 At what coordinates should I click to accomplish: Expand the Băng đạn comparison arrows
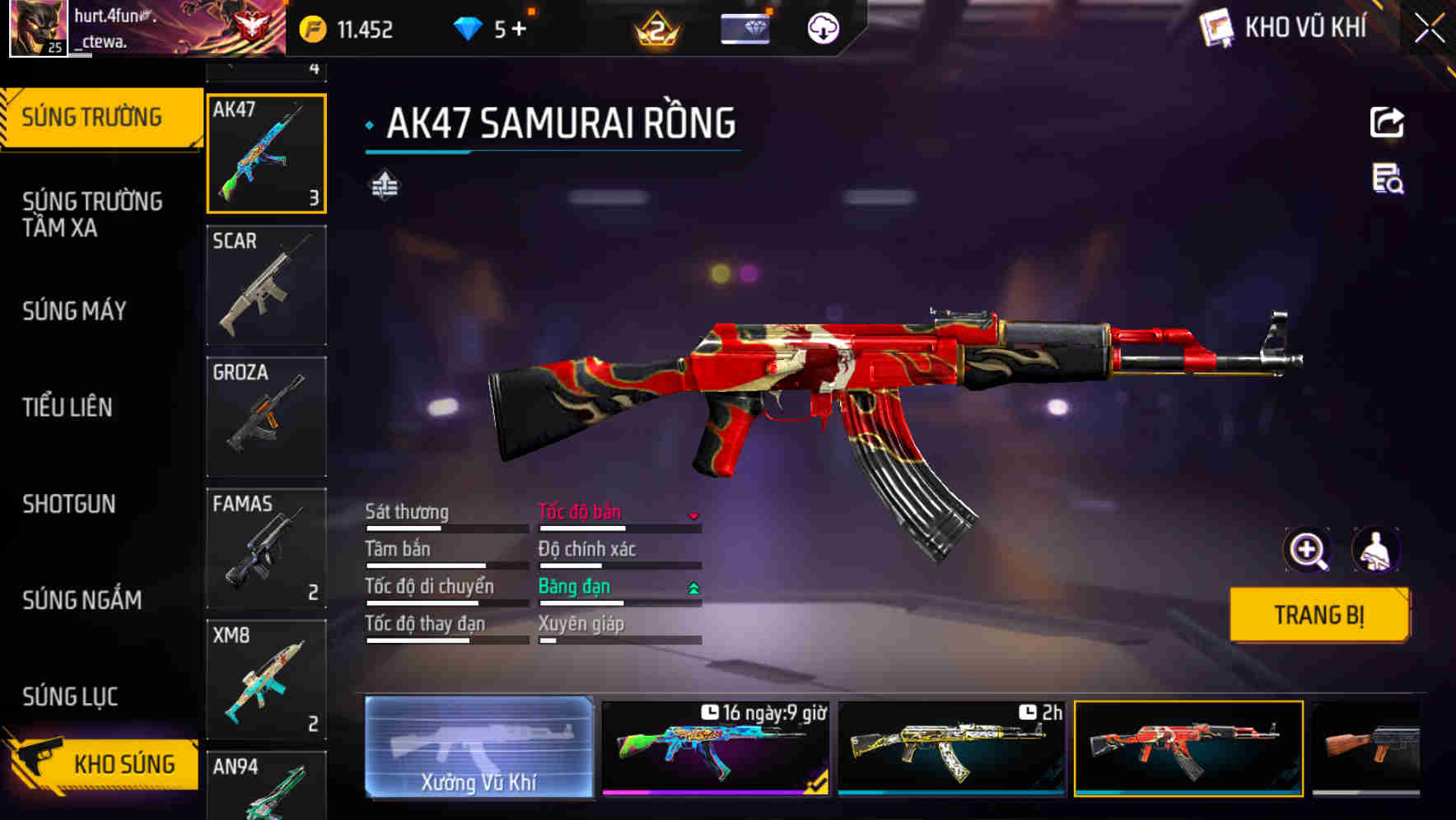coord(693,587)
